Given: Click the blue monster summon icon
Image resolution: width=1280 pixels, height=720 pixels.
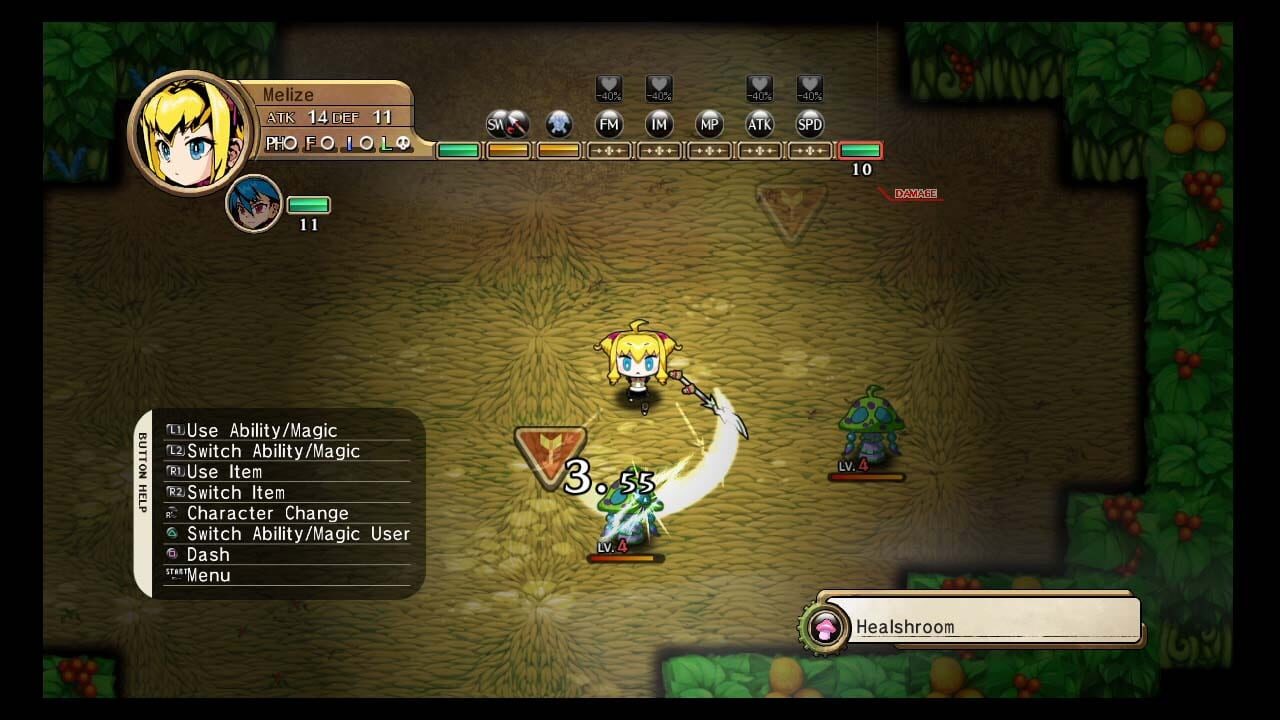Looking at the screenshot, I should point(558,124).
